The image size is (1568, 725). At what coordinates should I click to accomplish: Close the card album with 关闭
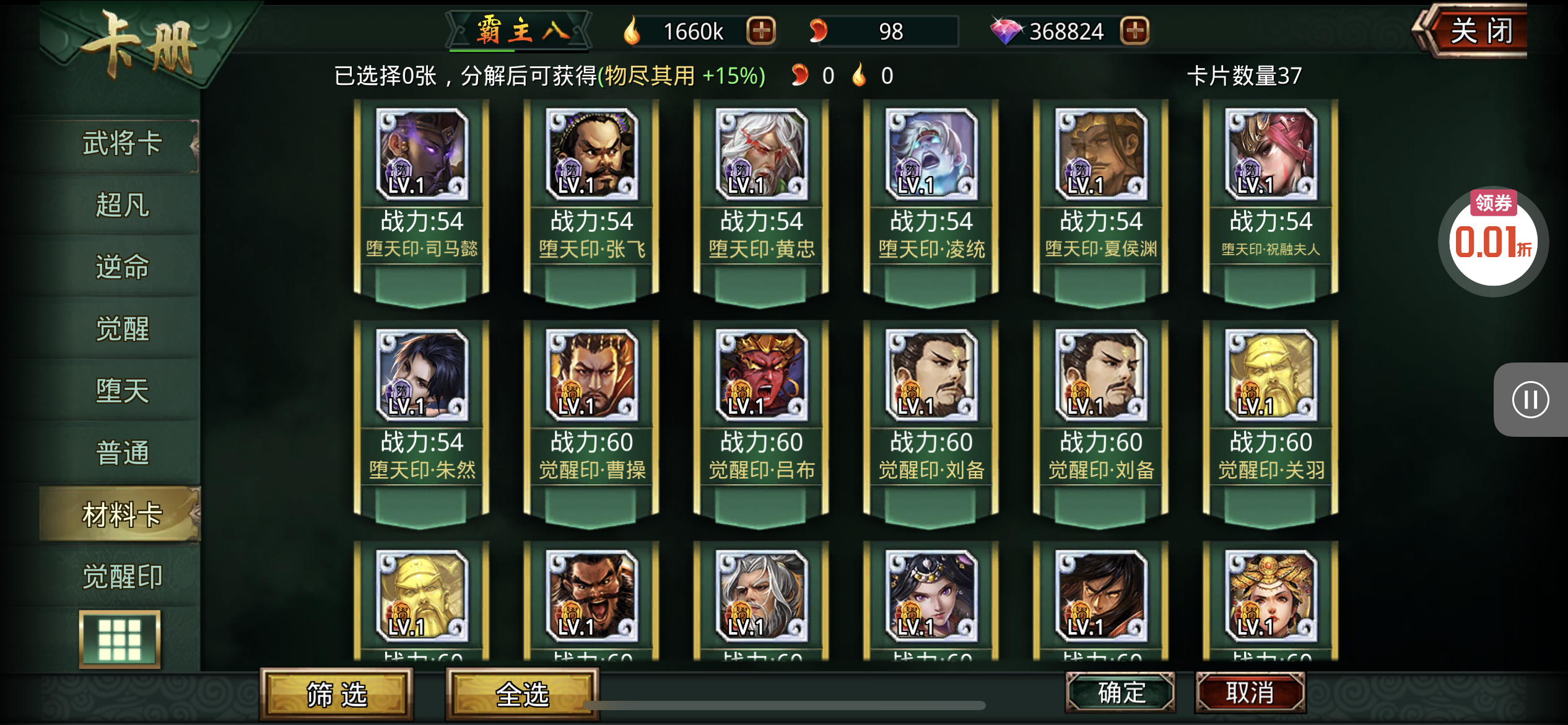1480,31
